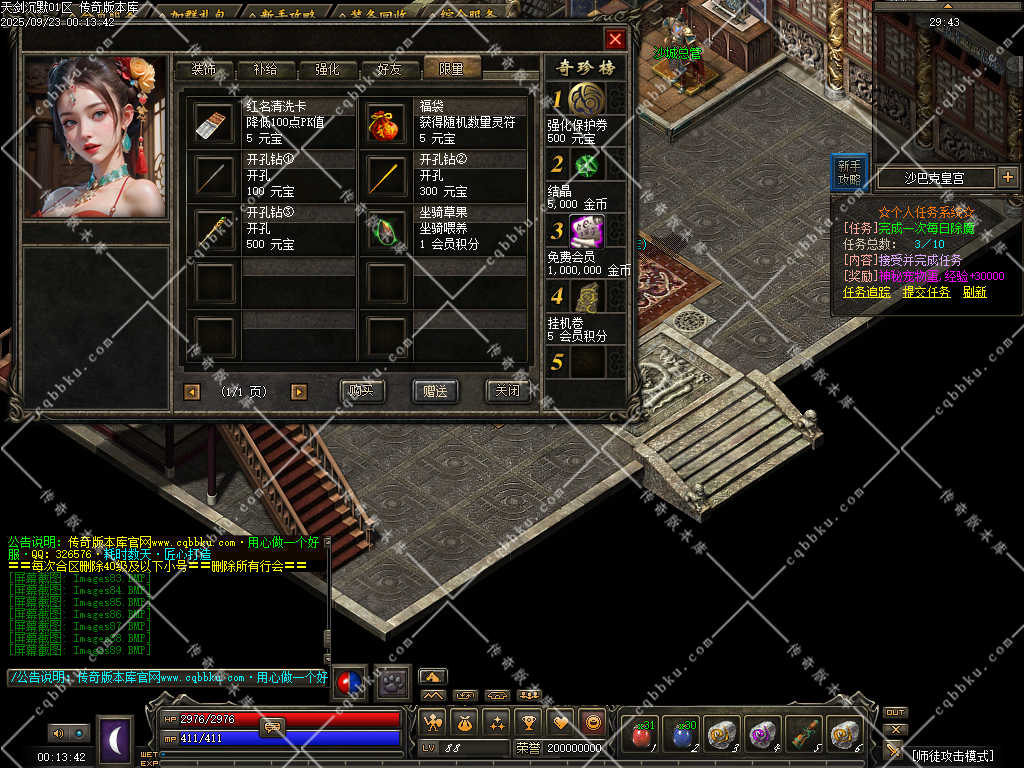The width and height of the screenshot is (1024, 768).
Task: Select the 强化 enhancement tab
Action: tap(327, 69)
